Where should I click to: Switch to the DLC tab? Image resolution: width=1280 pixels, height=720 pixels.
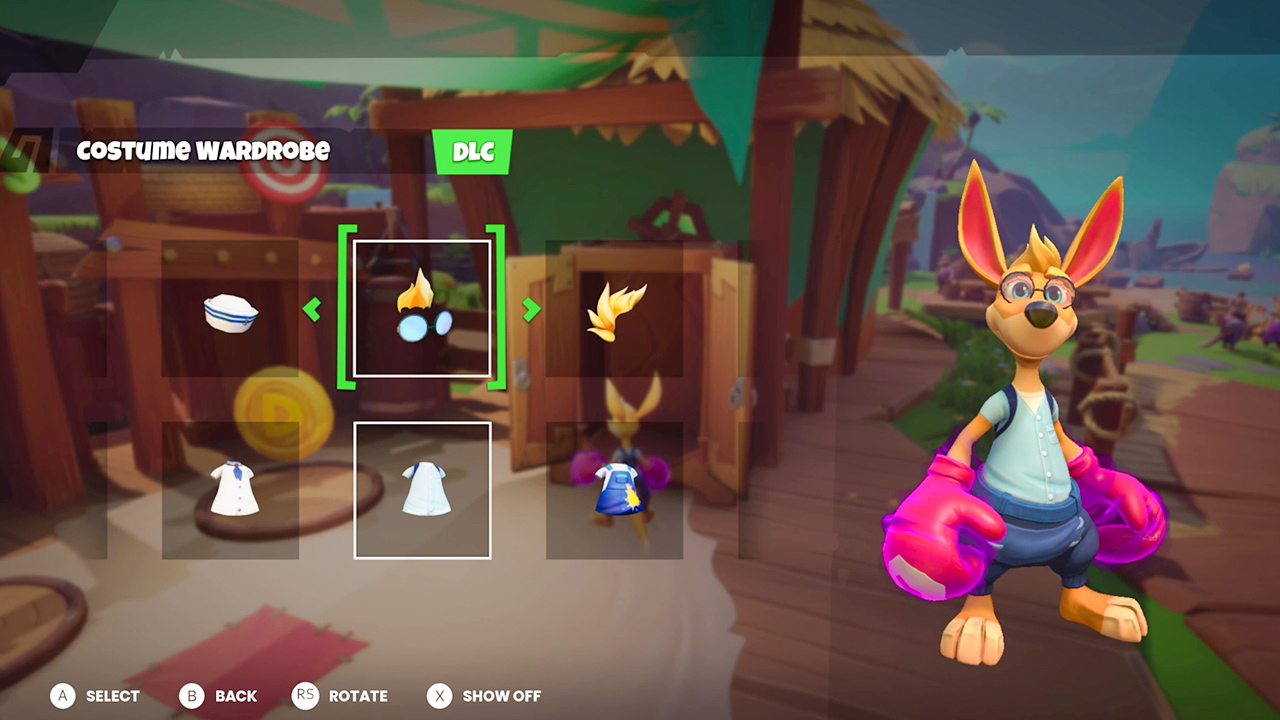473,152
